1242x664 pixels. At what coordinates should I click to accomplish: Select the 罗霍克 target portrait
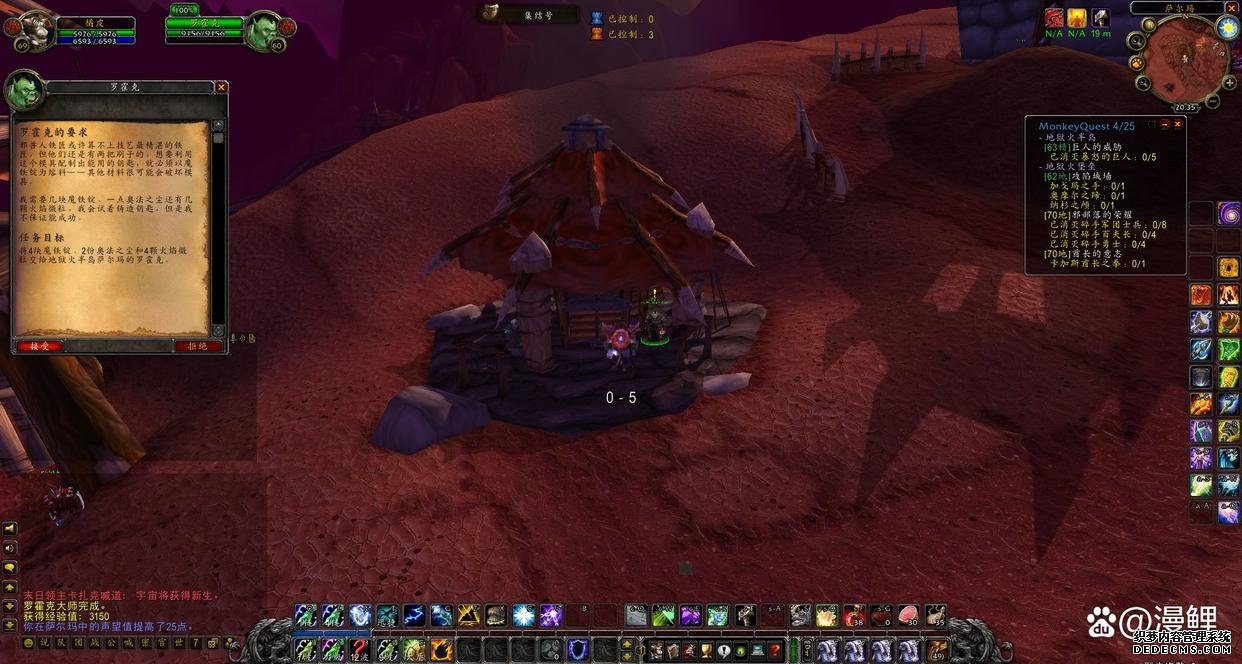265,31
